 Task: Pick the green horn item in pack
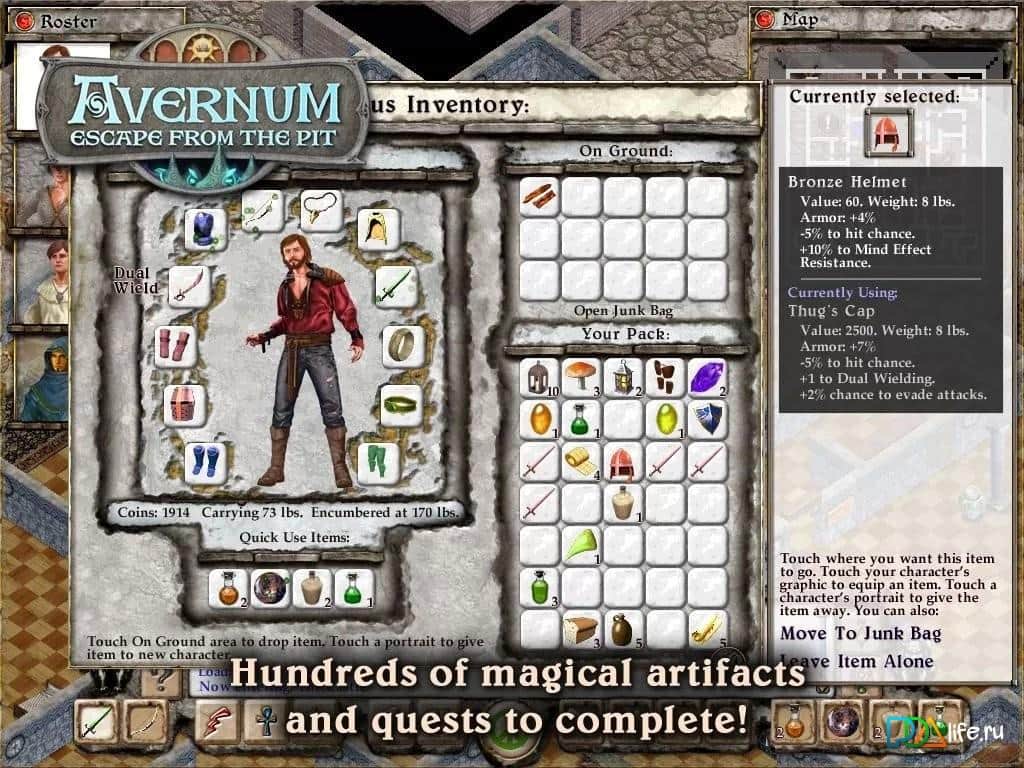[581, 545]
